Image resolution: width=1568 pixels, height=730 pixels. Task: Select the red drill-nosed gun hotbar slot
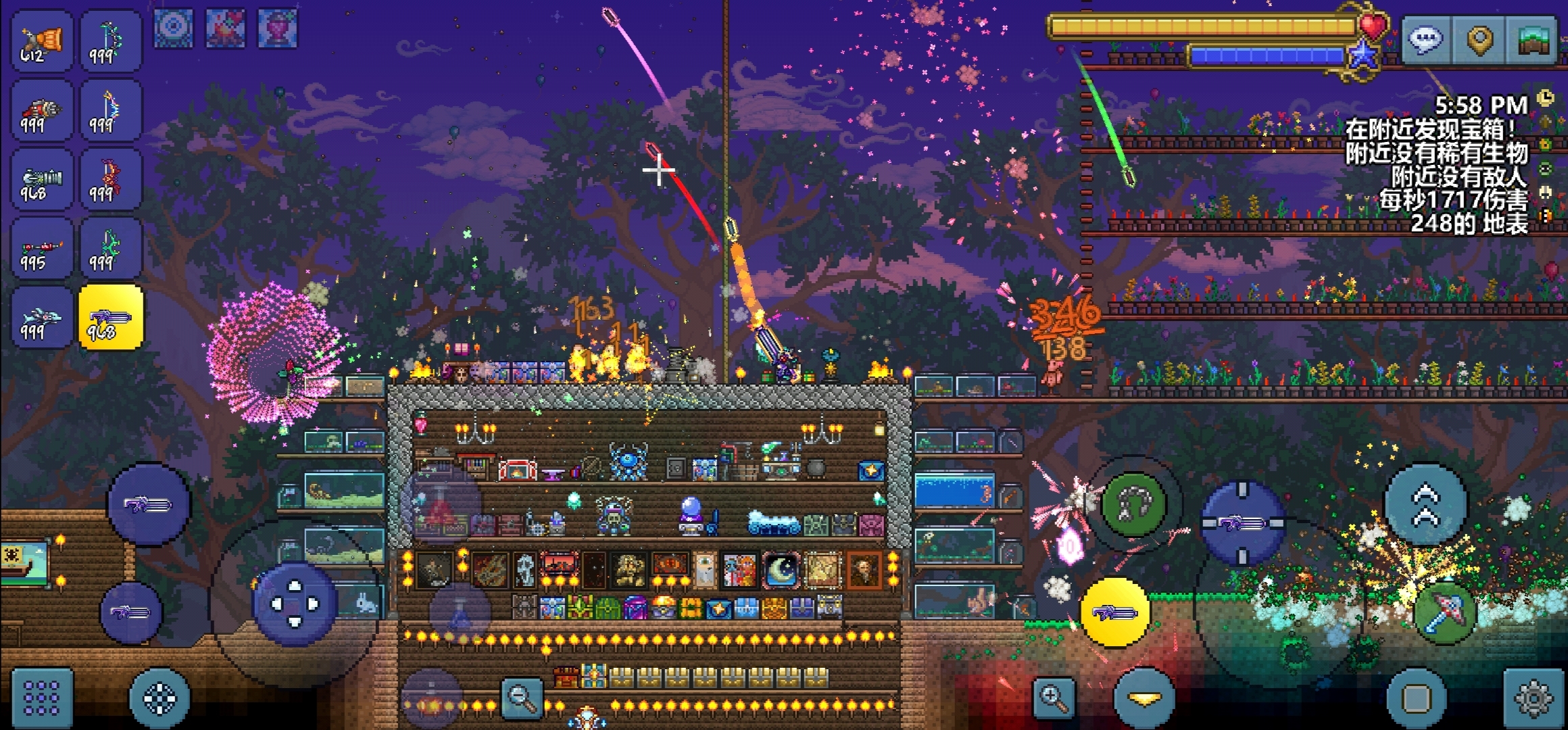[42, 112]
